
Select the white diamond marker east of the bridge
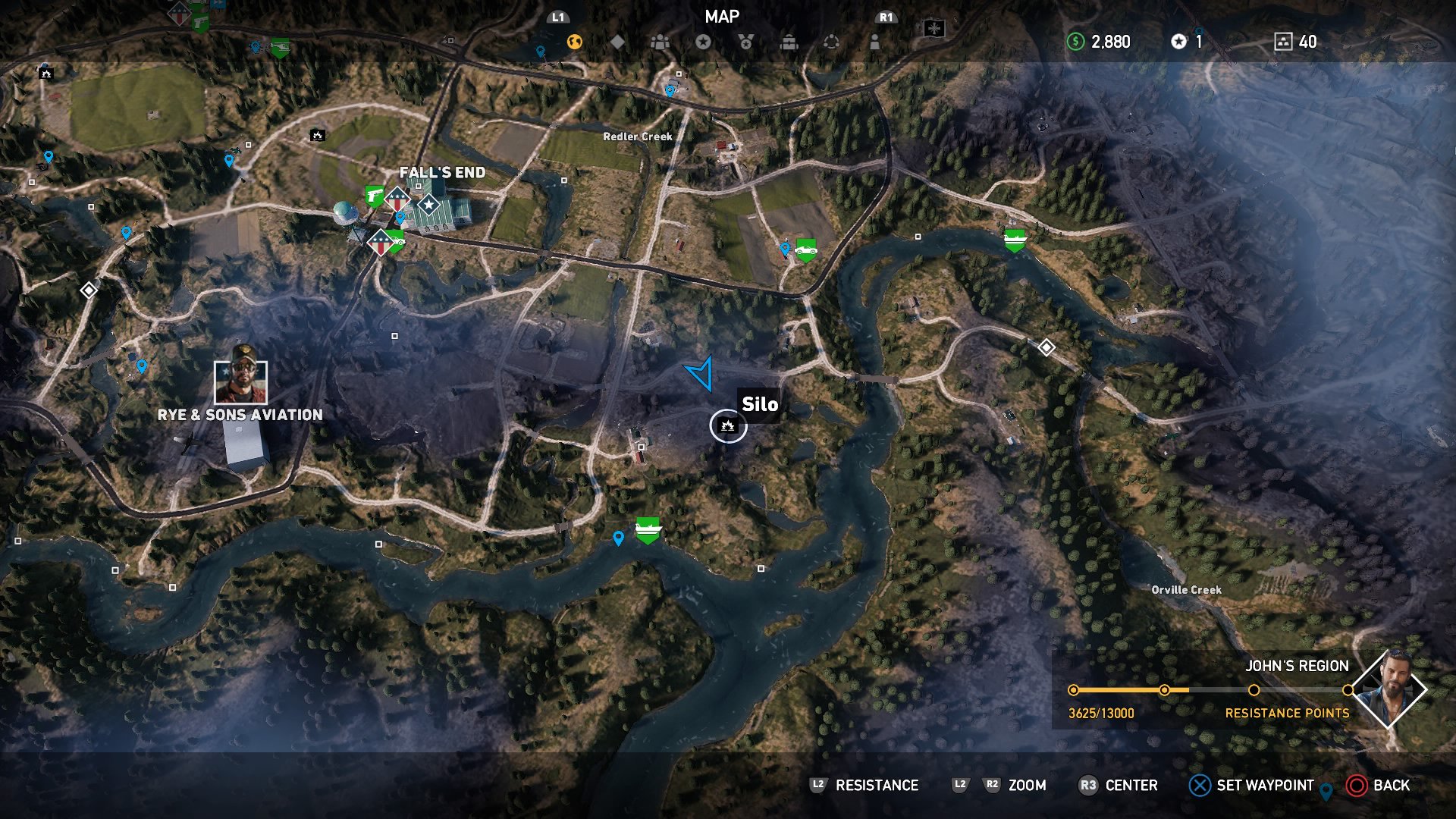tap(1046, 347)
